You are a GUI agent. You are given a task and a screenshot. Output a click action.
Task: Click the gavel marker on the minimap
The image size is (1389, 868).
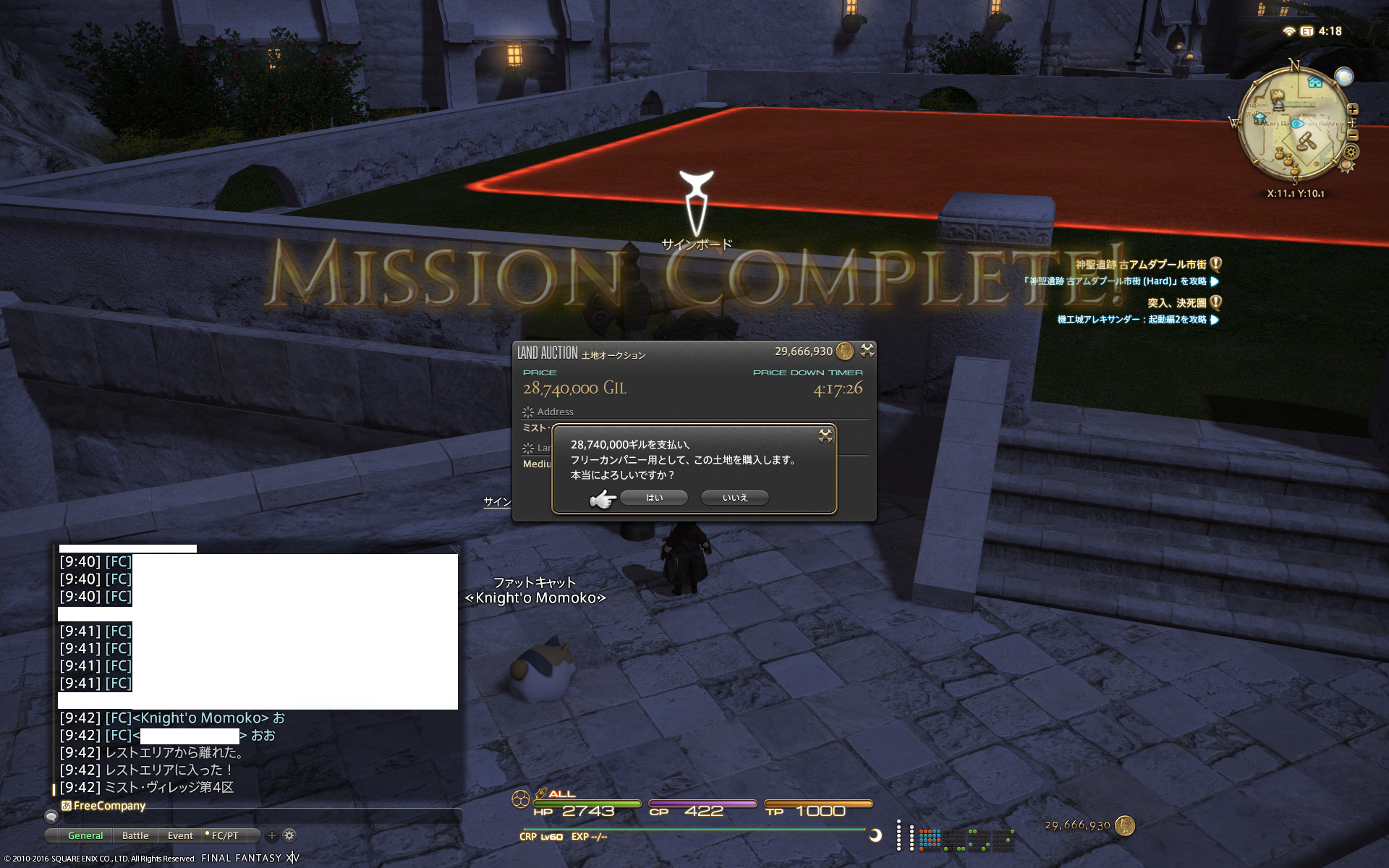click(1307, 141)
